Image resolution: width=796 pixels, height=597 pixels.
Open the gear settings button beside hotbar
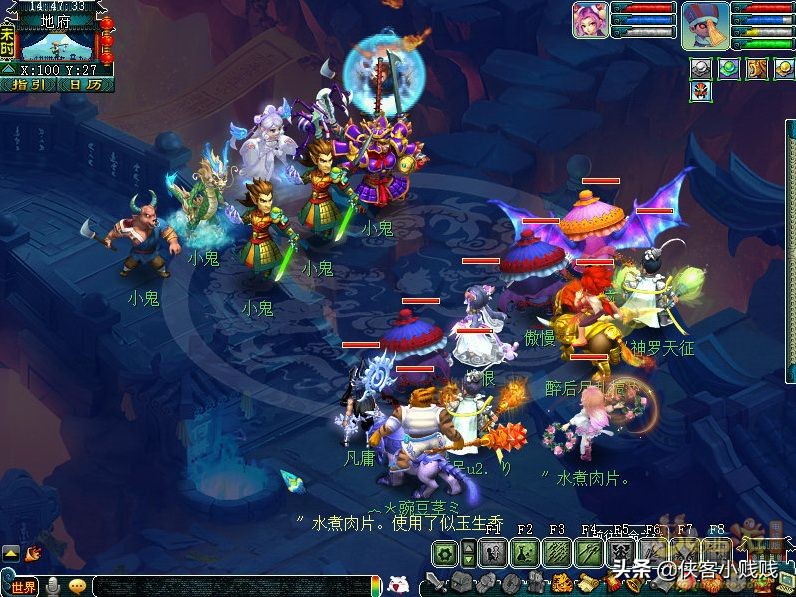click(445, 553)
